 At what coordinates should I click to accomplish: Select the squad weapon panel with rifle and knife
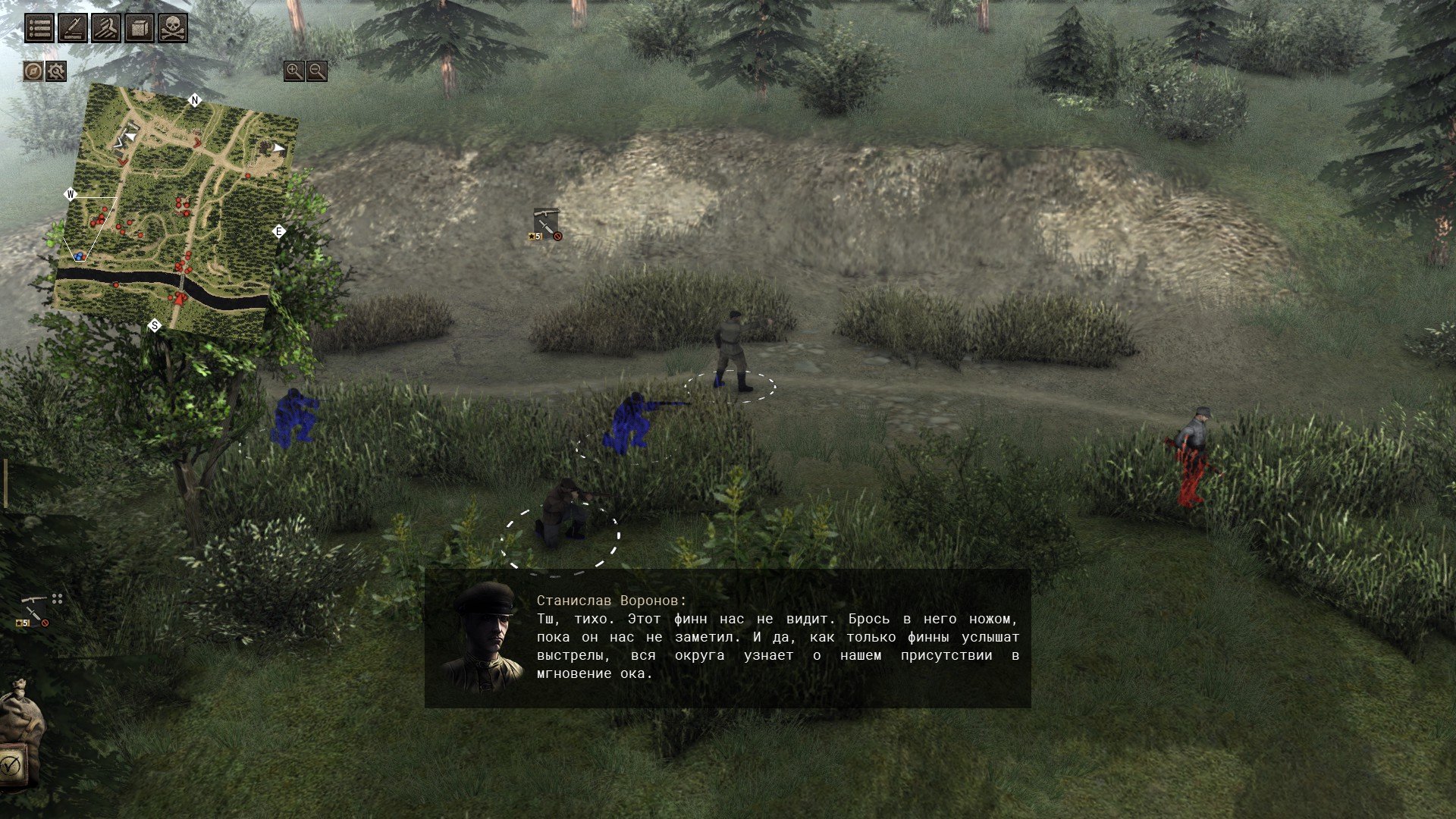click(33, 610)
